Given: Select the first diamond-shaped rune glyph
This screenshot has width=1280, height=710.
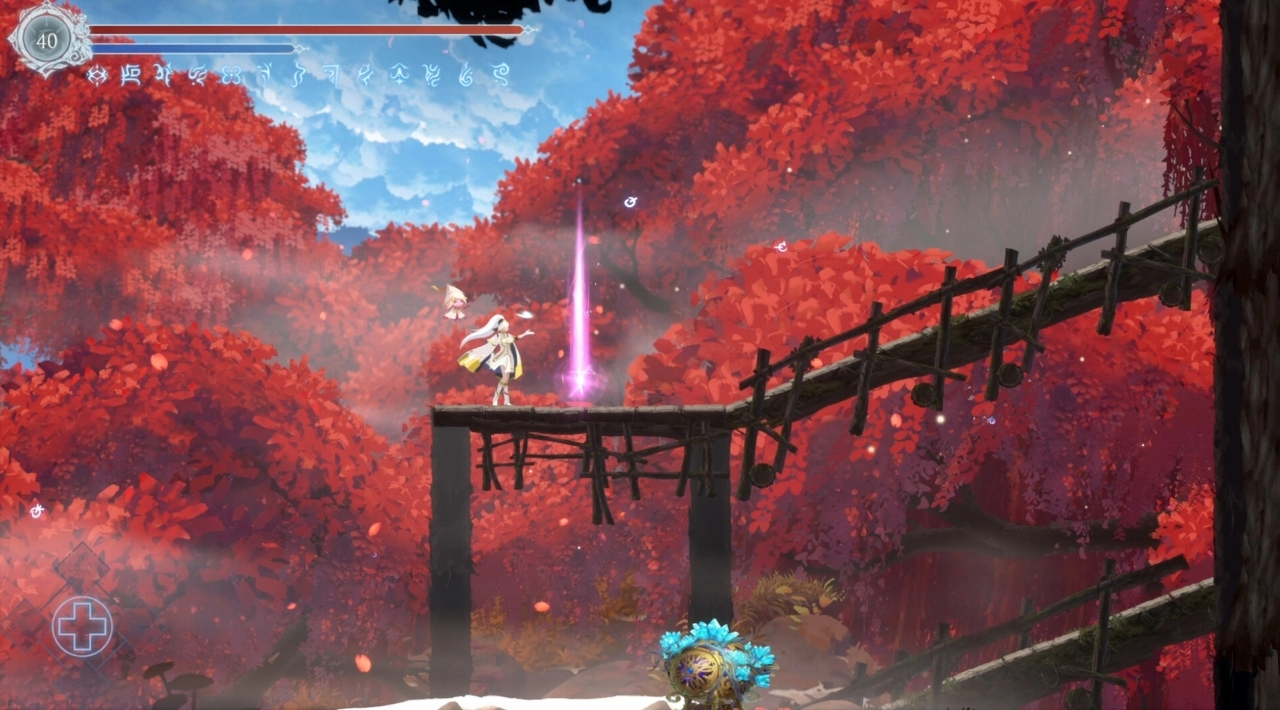Looking at the screenshot, I should 97,74.
